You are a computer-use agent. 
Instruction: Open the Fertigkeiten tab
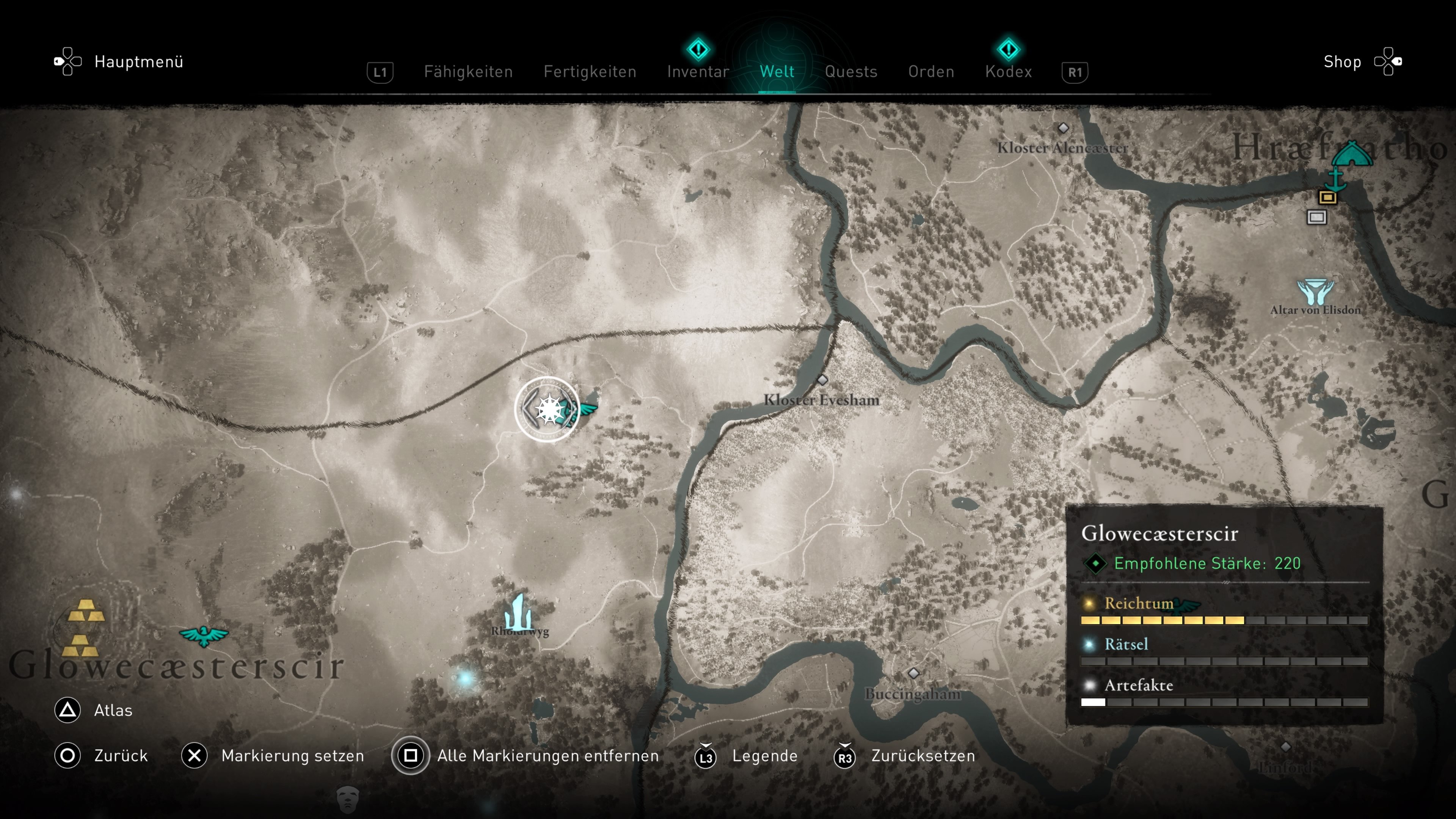(590, 72)
